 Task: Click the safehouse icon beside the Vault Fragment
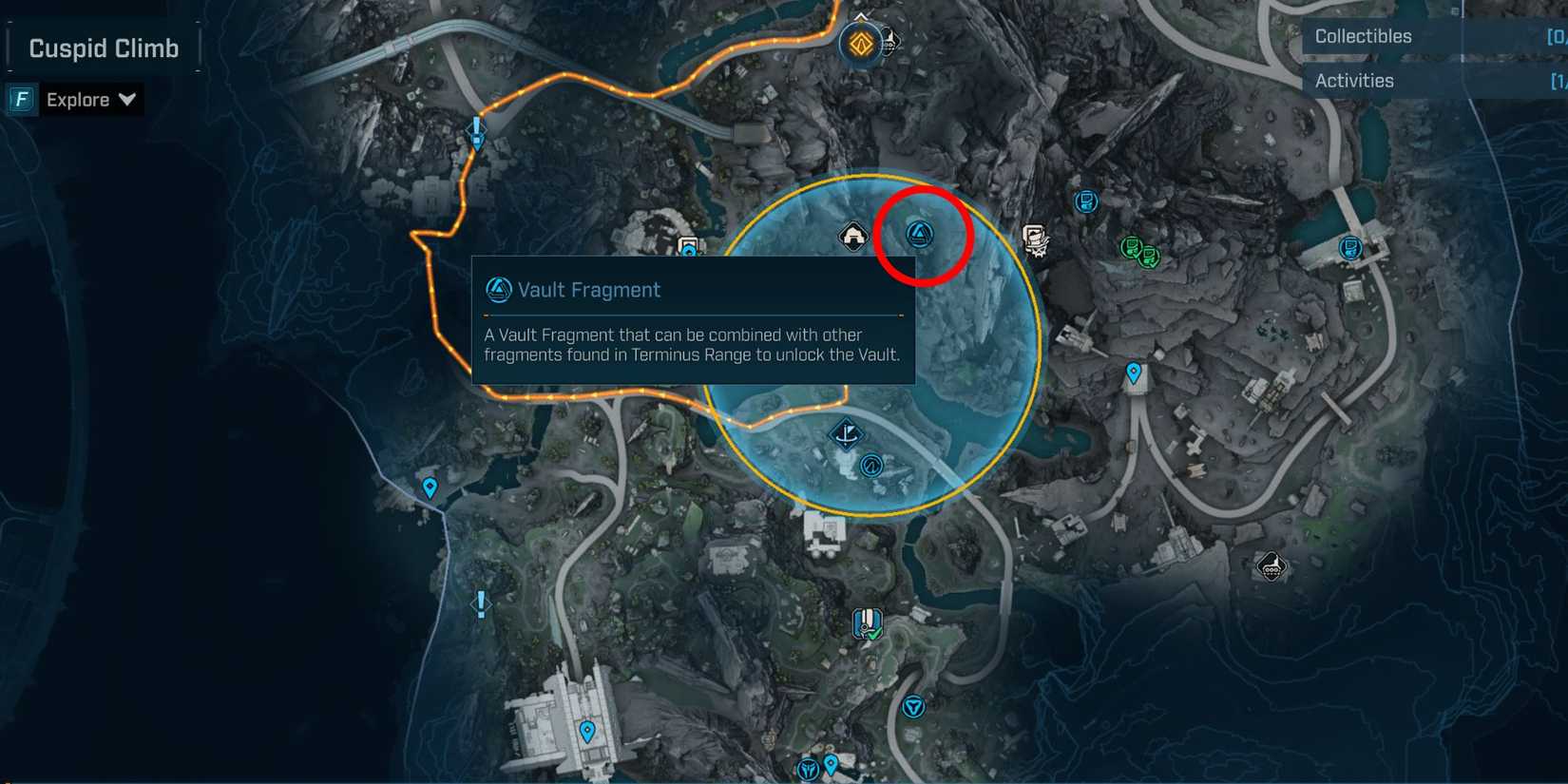click(x=852, y=234)
